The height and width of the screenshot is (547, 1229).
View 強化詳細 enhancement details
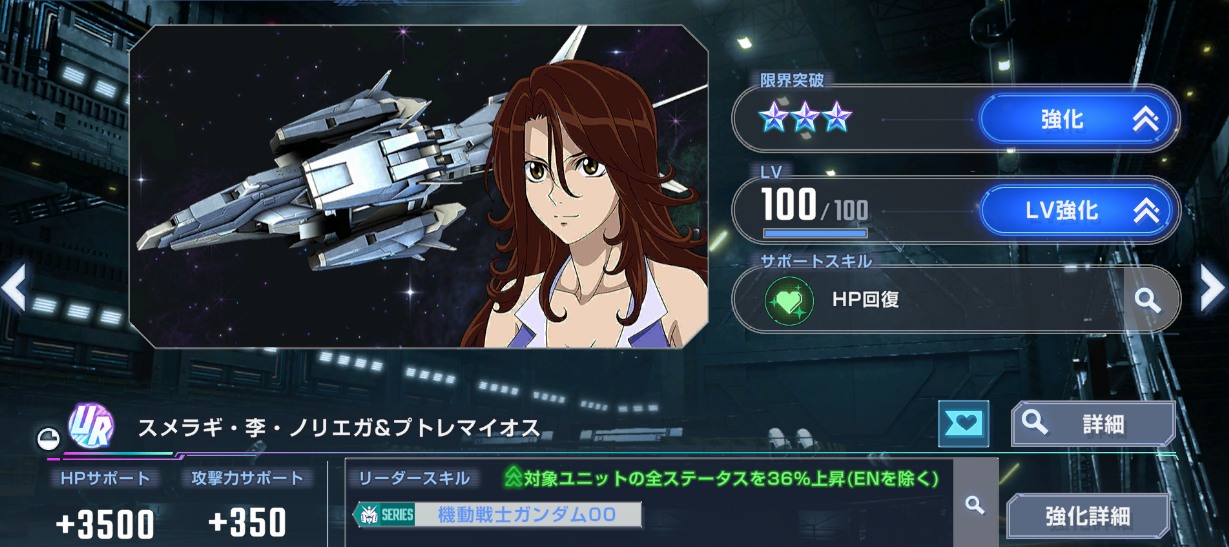click(x=1087, y=516)
